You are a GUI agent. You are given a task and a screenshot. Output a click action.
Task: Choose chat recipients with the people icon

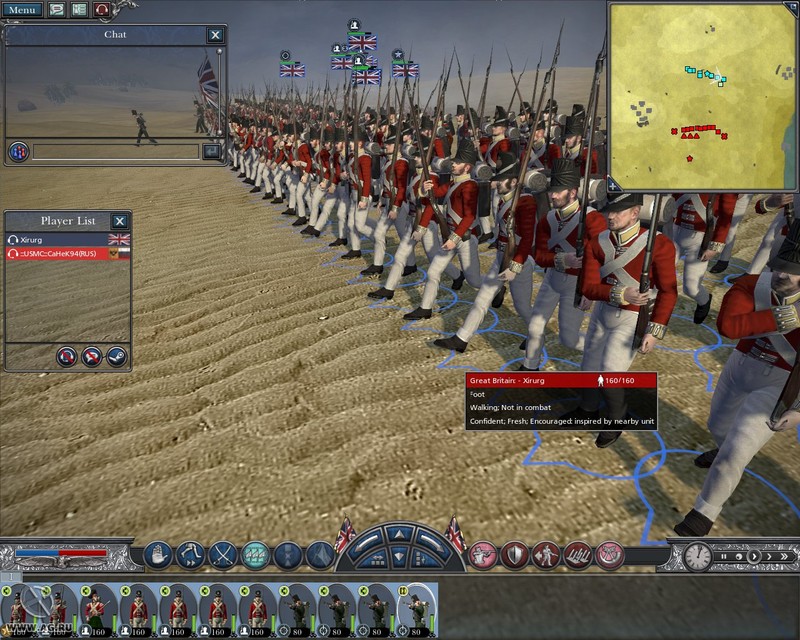pyautogui.click(x=18, y=152)
